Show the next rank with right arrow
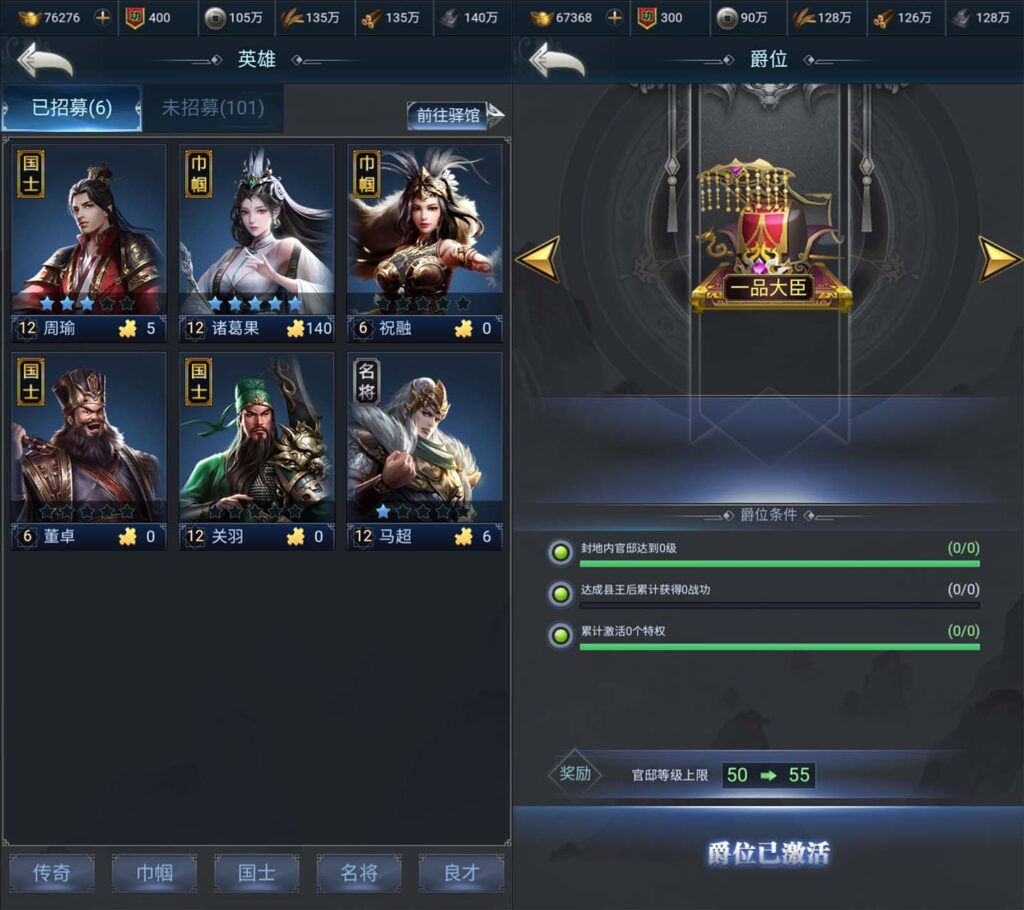 pyautogui.click(x=999, y=259)
